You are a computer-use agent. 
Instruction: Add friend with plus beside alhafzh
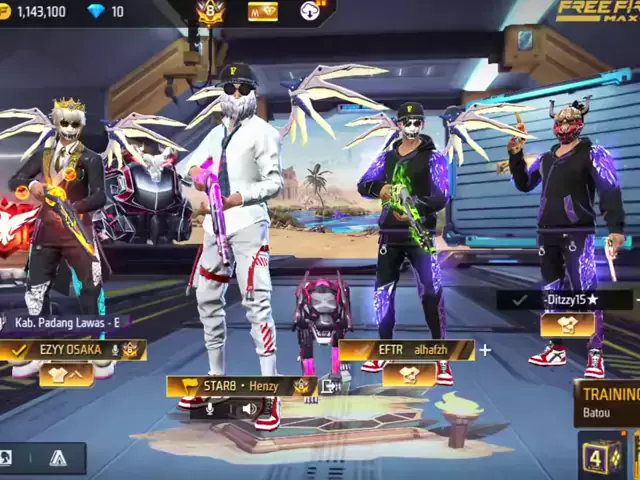pos(485,350)
